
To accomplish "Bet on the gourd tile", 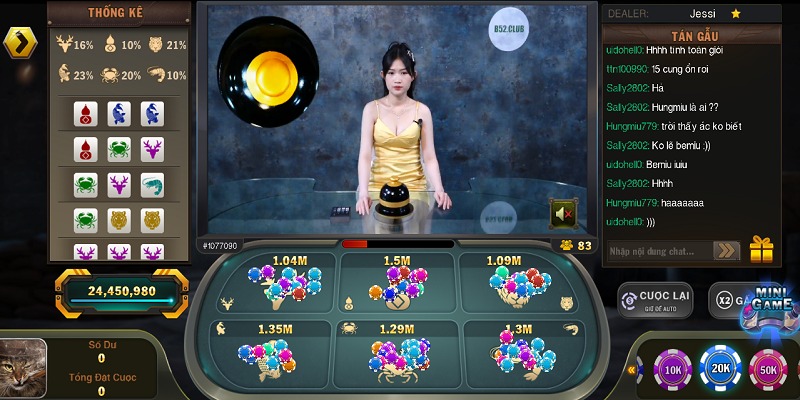I will pyautogui.click(x=398, y=284).
